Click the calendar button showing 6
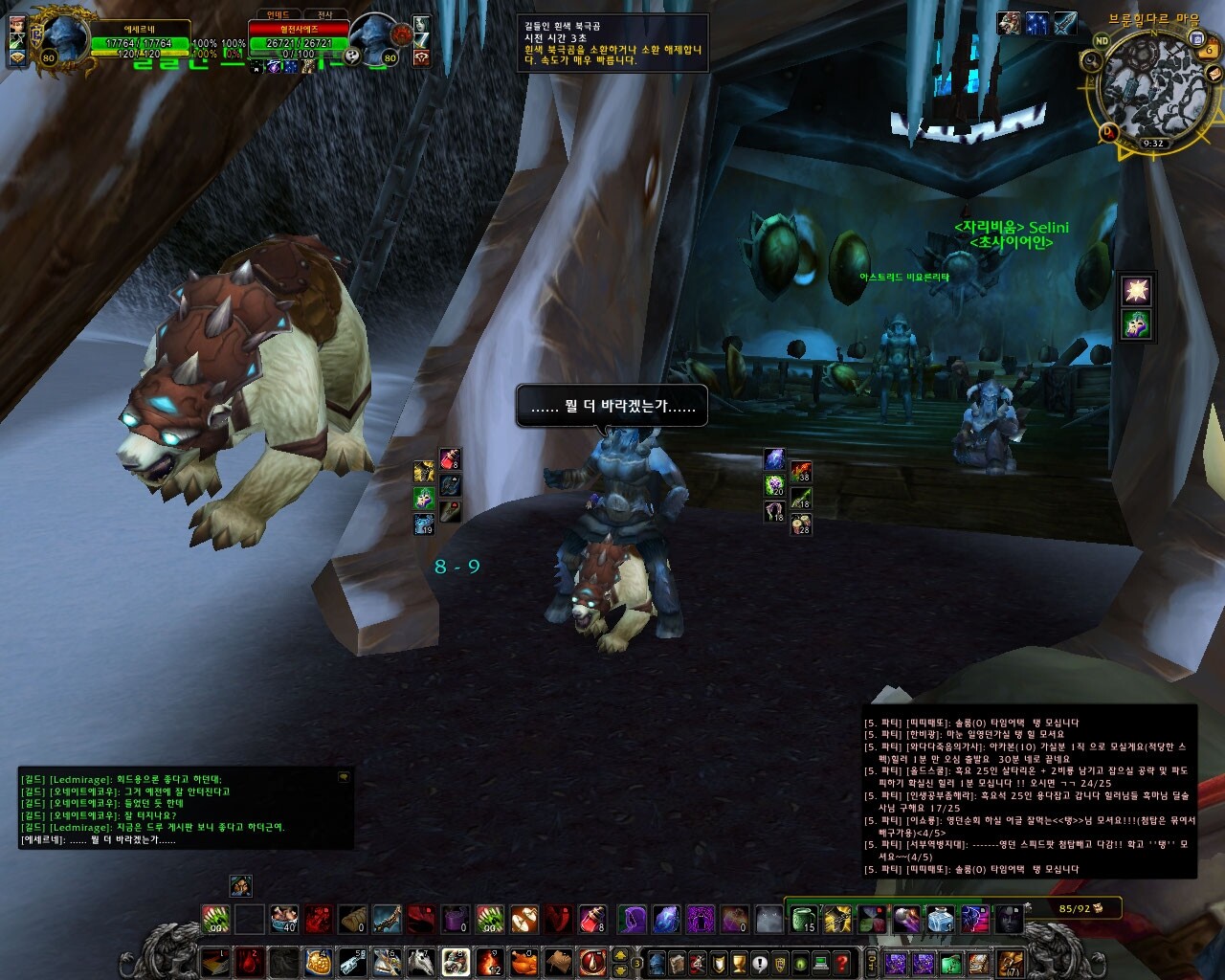The image size is (1225, 980). 1210,50
